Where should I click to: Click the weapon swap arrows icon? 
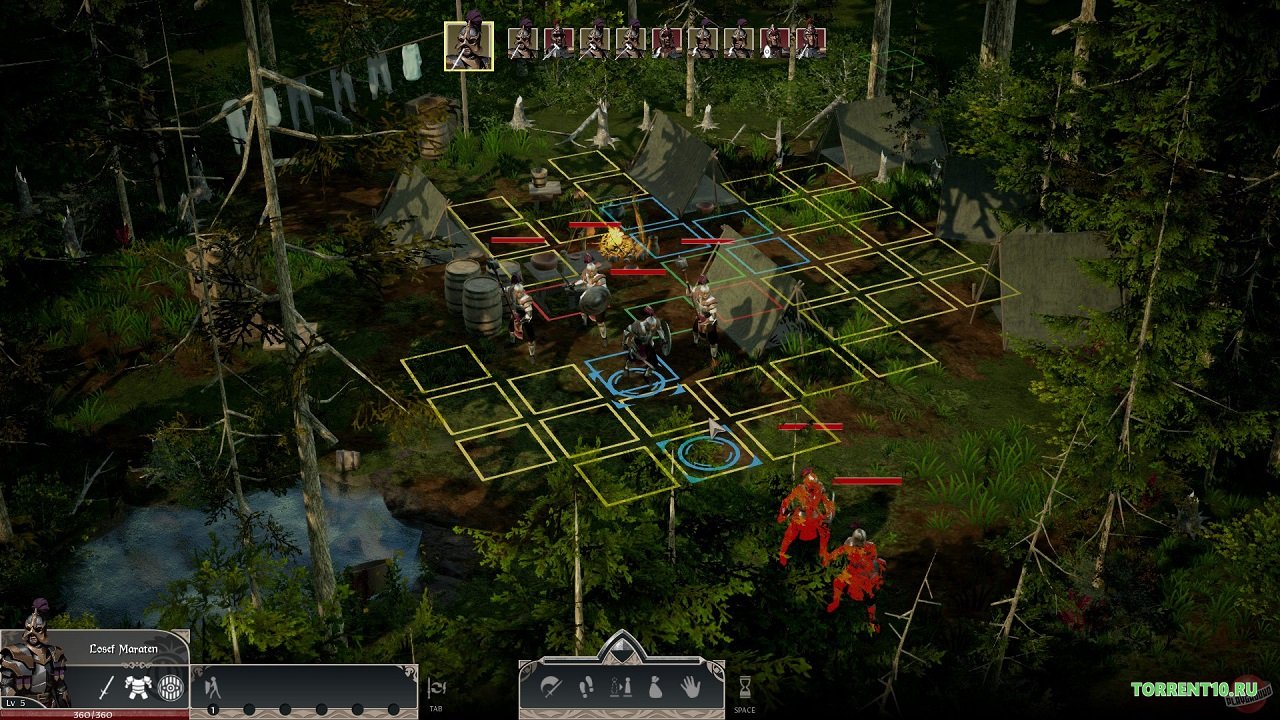436,687
